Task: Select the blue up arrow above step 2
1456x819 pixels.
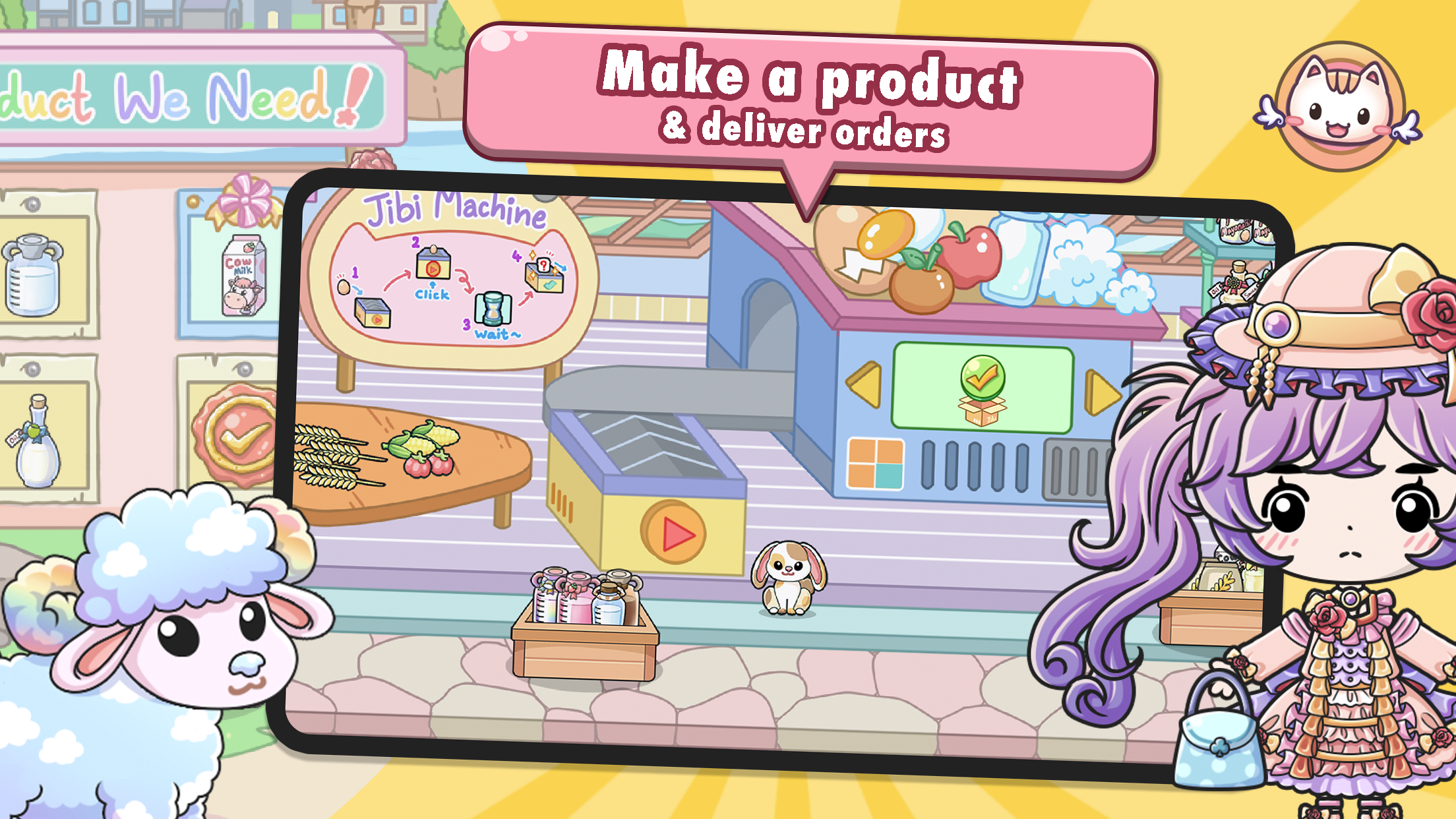Action: coord(433,285)
